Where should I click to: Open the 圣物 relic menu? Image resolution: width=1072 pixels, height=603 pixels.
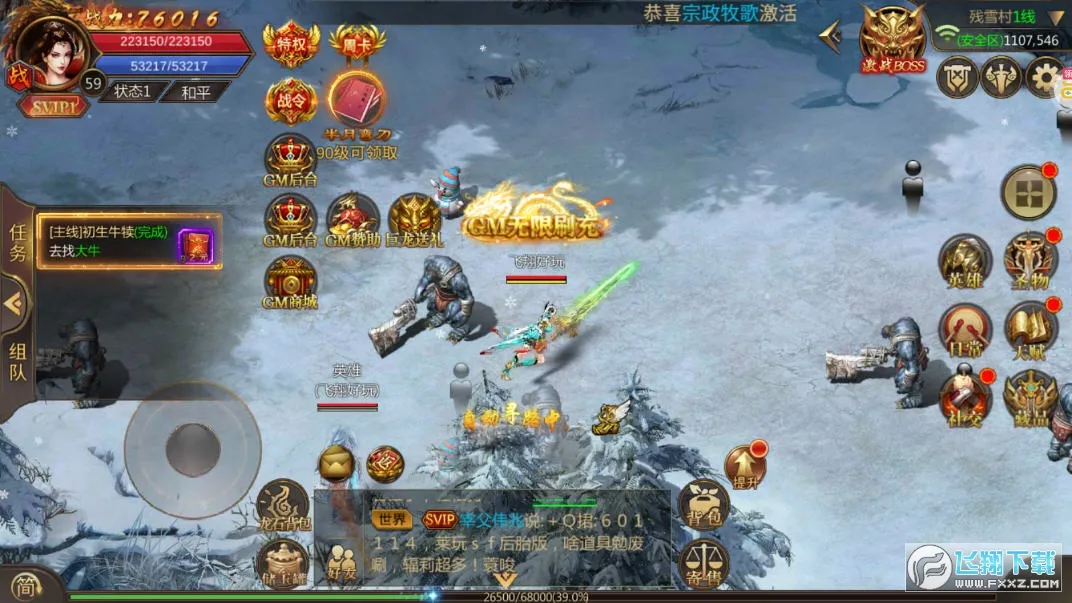coord(1030,262)
